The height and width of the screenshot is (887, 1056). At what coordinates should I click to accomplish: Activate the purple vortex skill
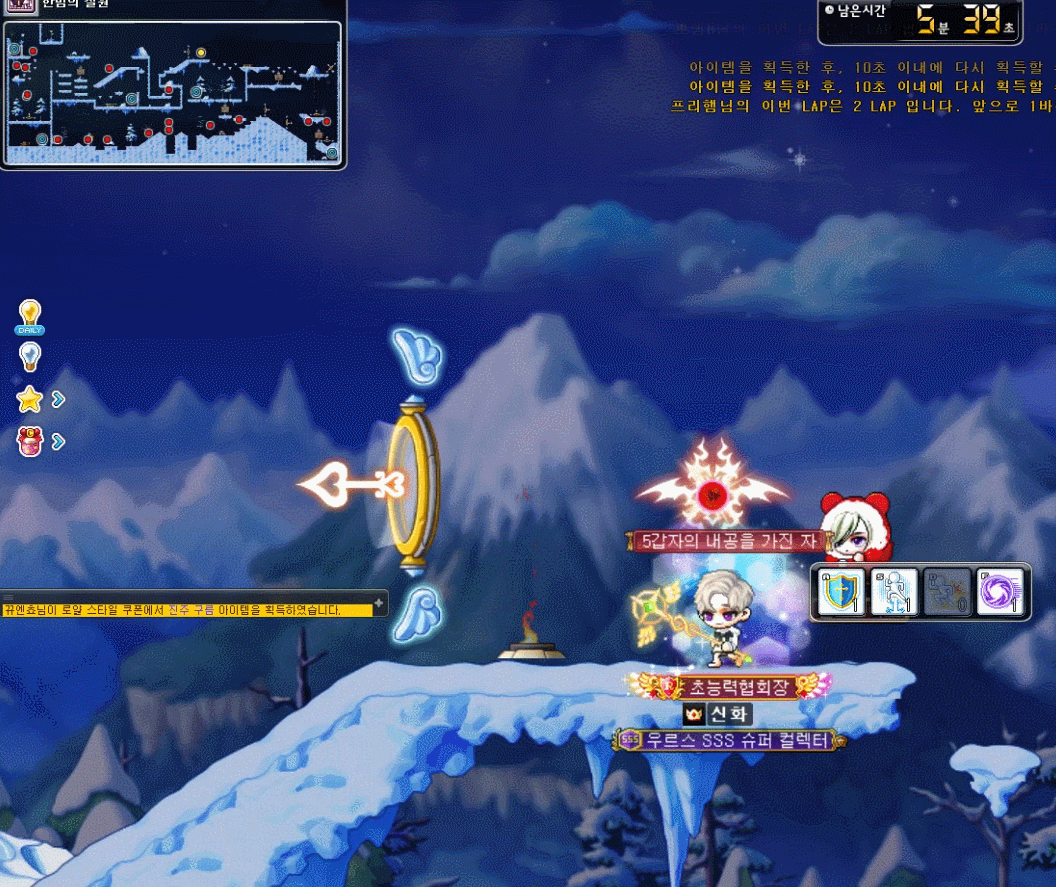pos(999,593)
